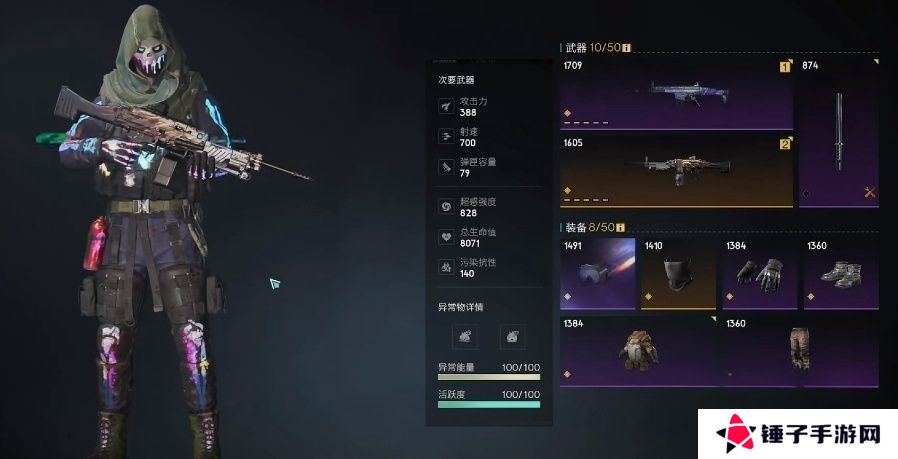Pick the black face mask slot 1410

[x=679, y=272]
